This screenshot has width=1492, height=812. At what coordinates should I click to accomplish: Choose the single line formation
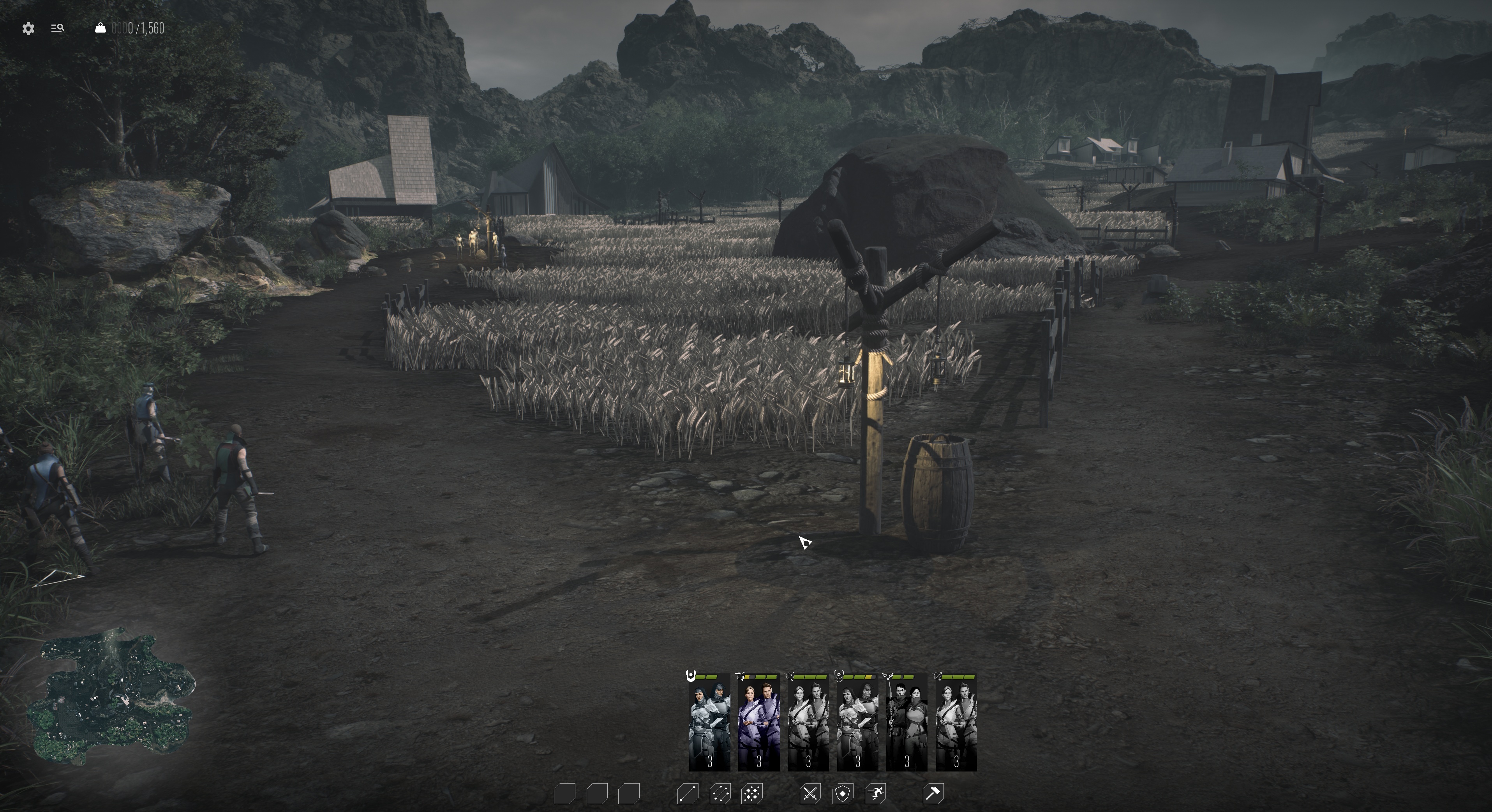[688, 793]
